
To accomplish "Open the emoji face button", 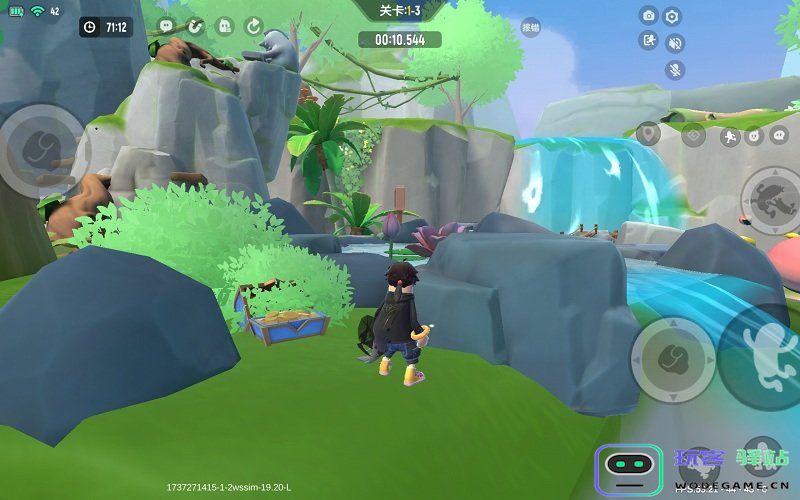I will [754, 136].
